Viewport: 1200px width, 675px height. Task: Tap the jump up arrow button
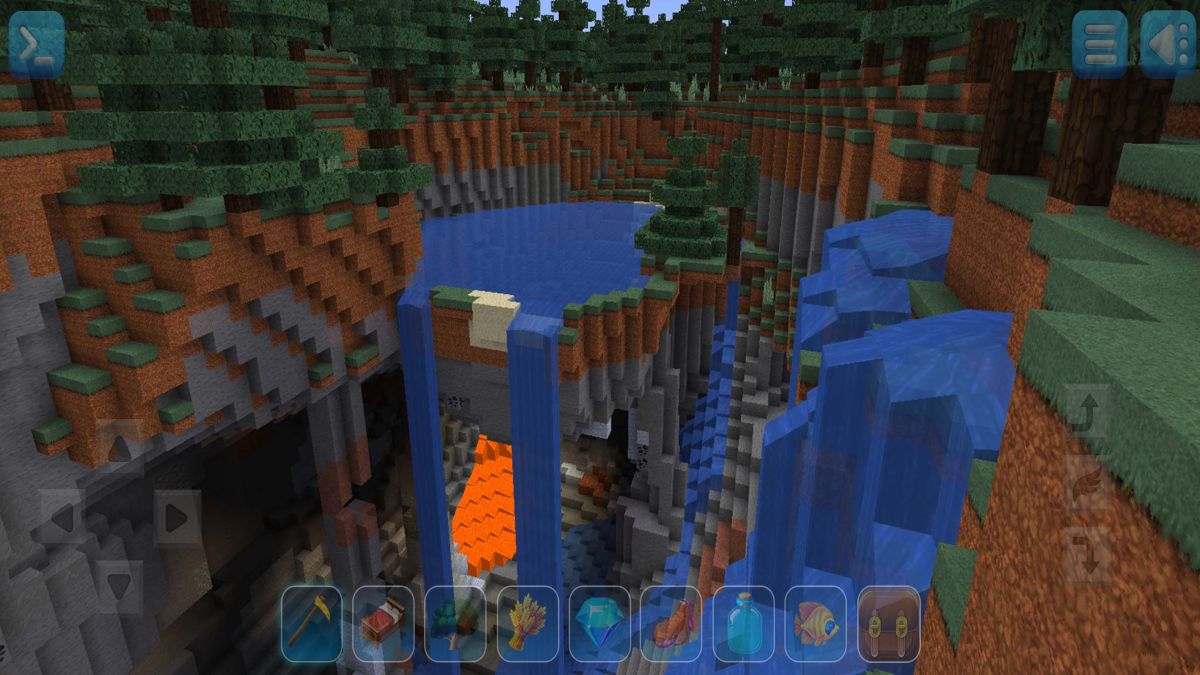coord(1086,412)
